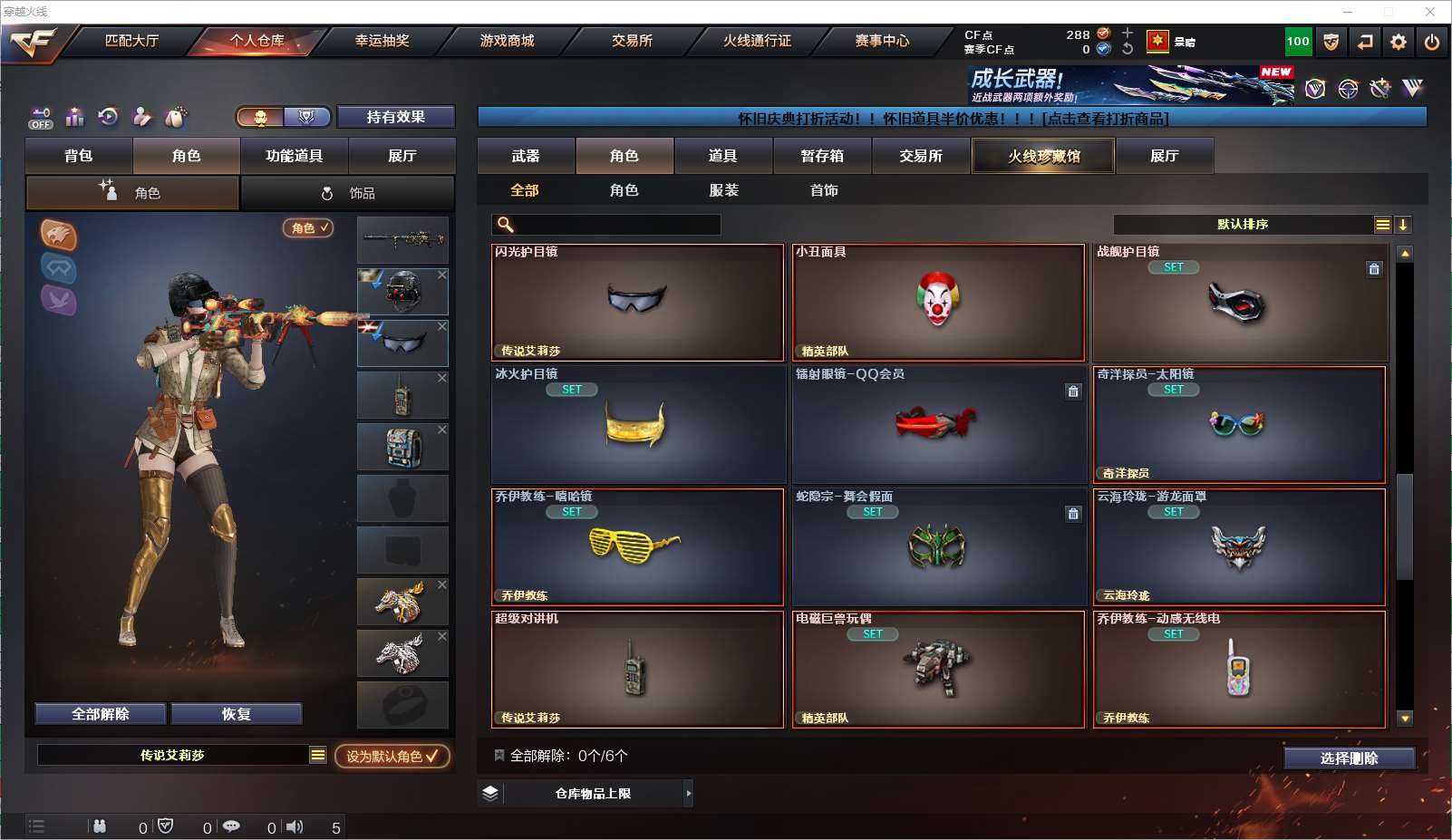Click the 恢复 restore button

click(236, 714)
